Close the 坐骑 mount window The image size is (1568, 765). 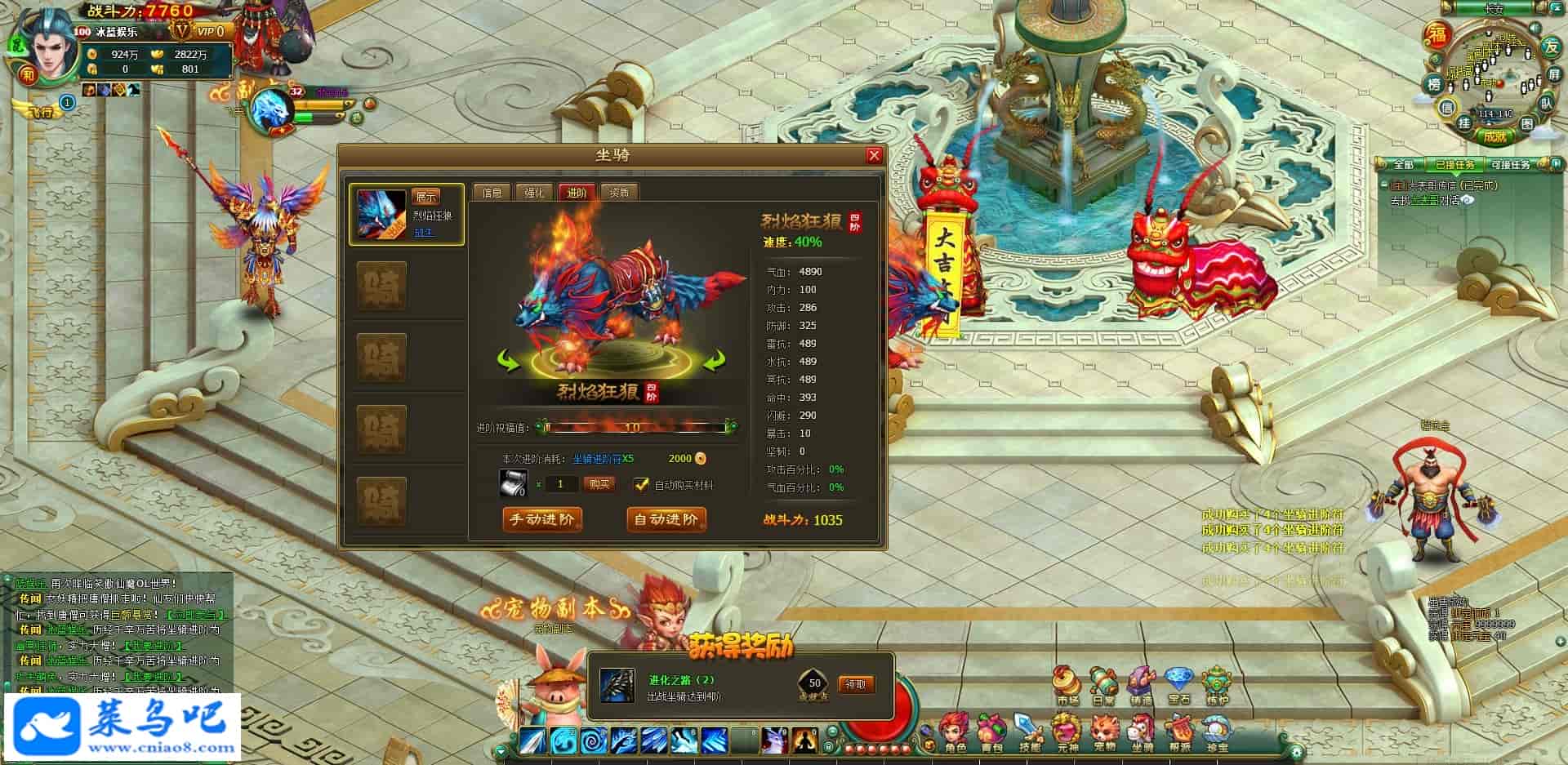874,155
